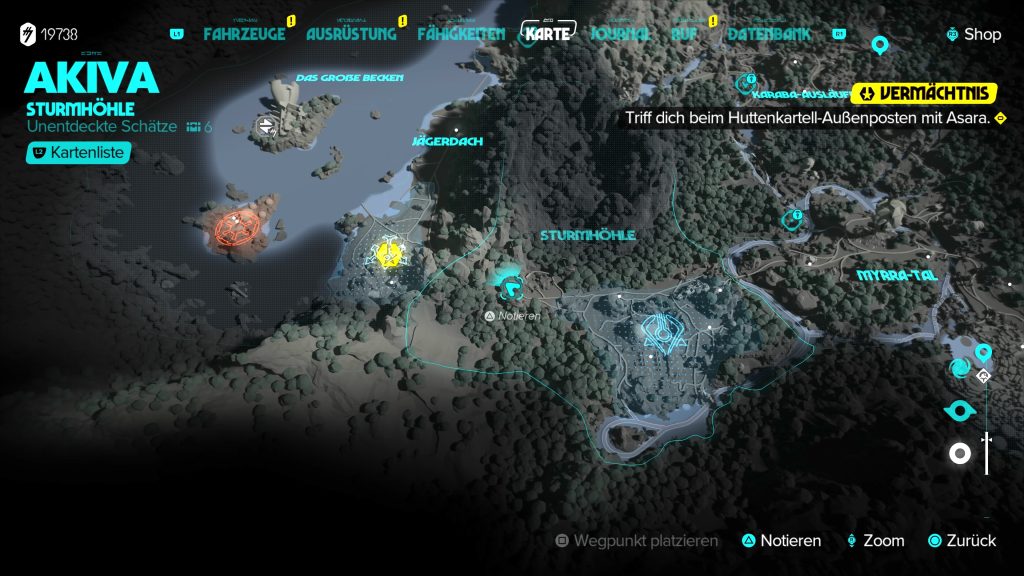This screenshot has height=576, width=1024.
Task: Switch to the Fahrzeuge tab
Action: [x=244, y=33]
